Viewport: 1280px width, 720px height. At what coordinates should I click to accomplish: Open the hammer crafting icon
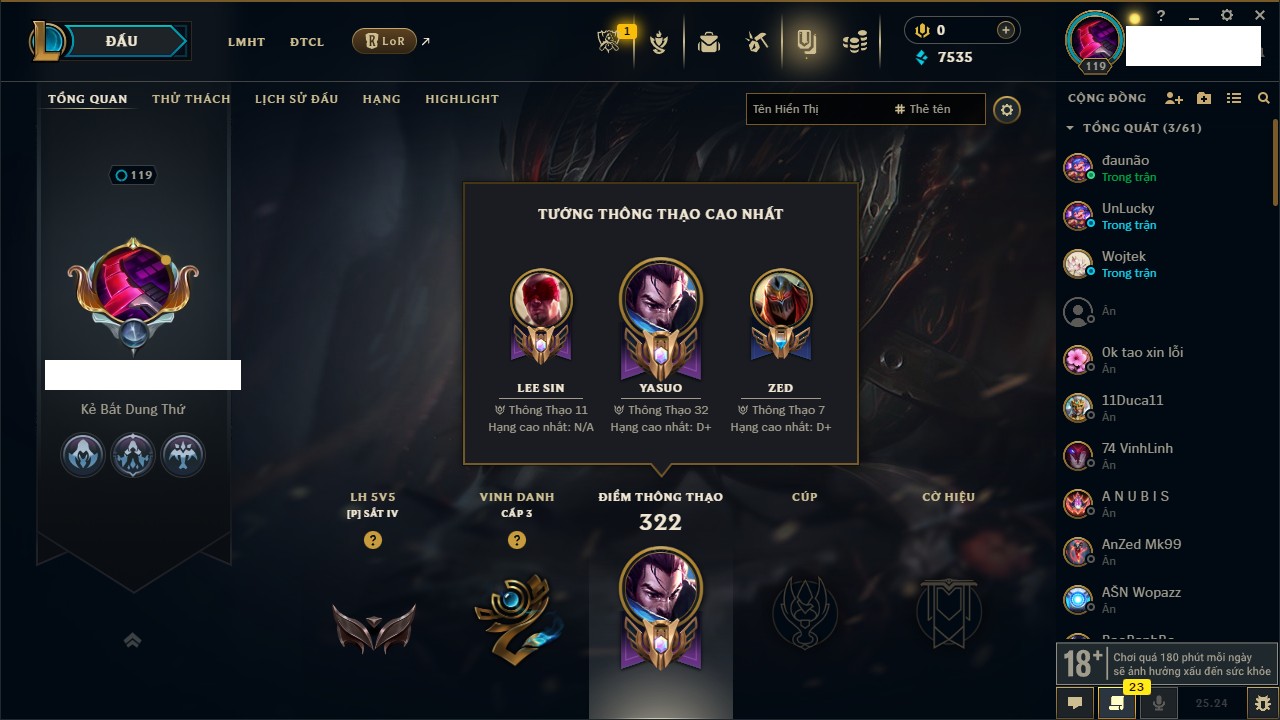click(x=757, y=42)
